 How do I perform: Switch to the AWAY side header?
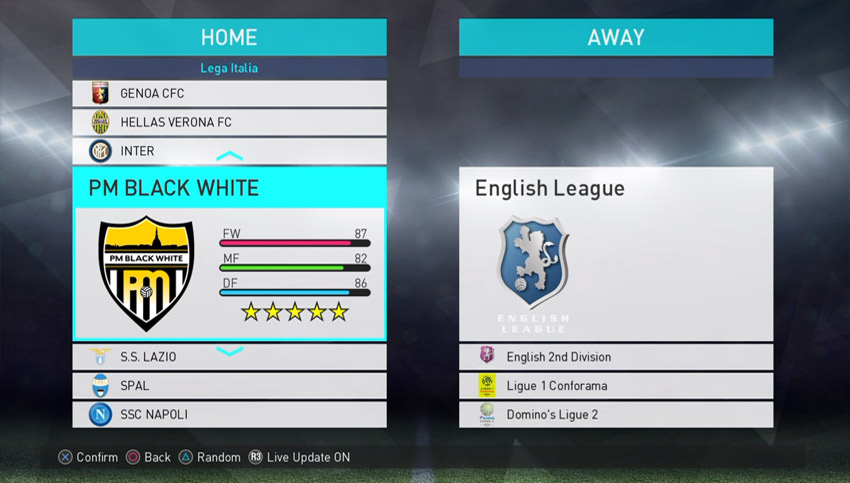[615, 38]
